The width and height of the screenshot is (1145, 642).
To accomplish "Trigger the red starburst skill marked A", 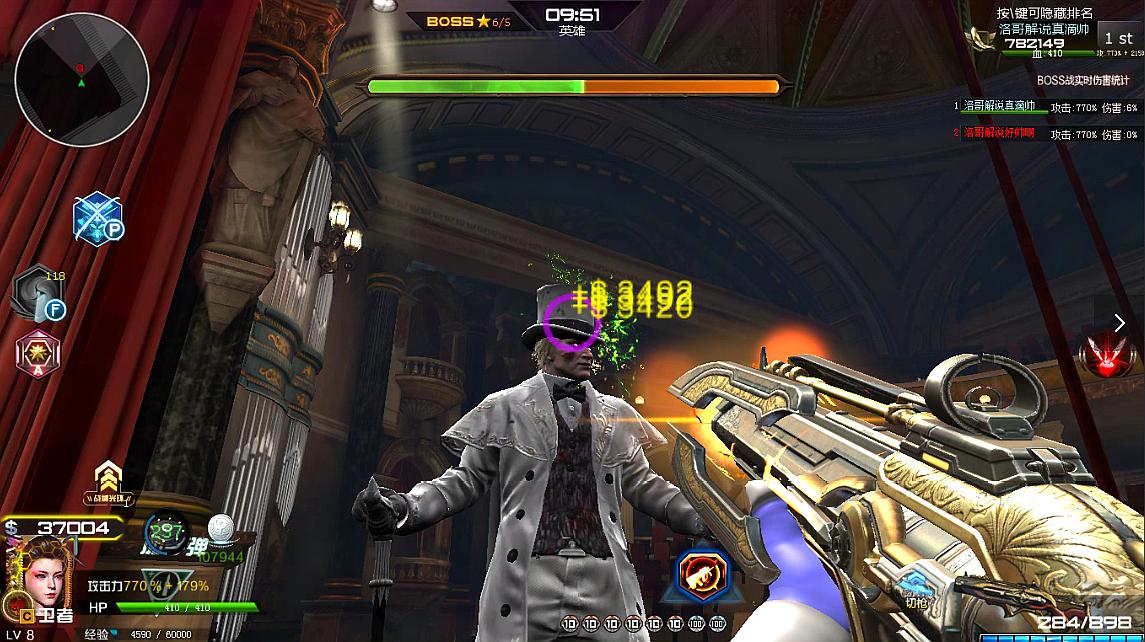I will click(38, 353).
